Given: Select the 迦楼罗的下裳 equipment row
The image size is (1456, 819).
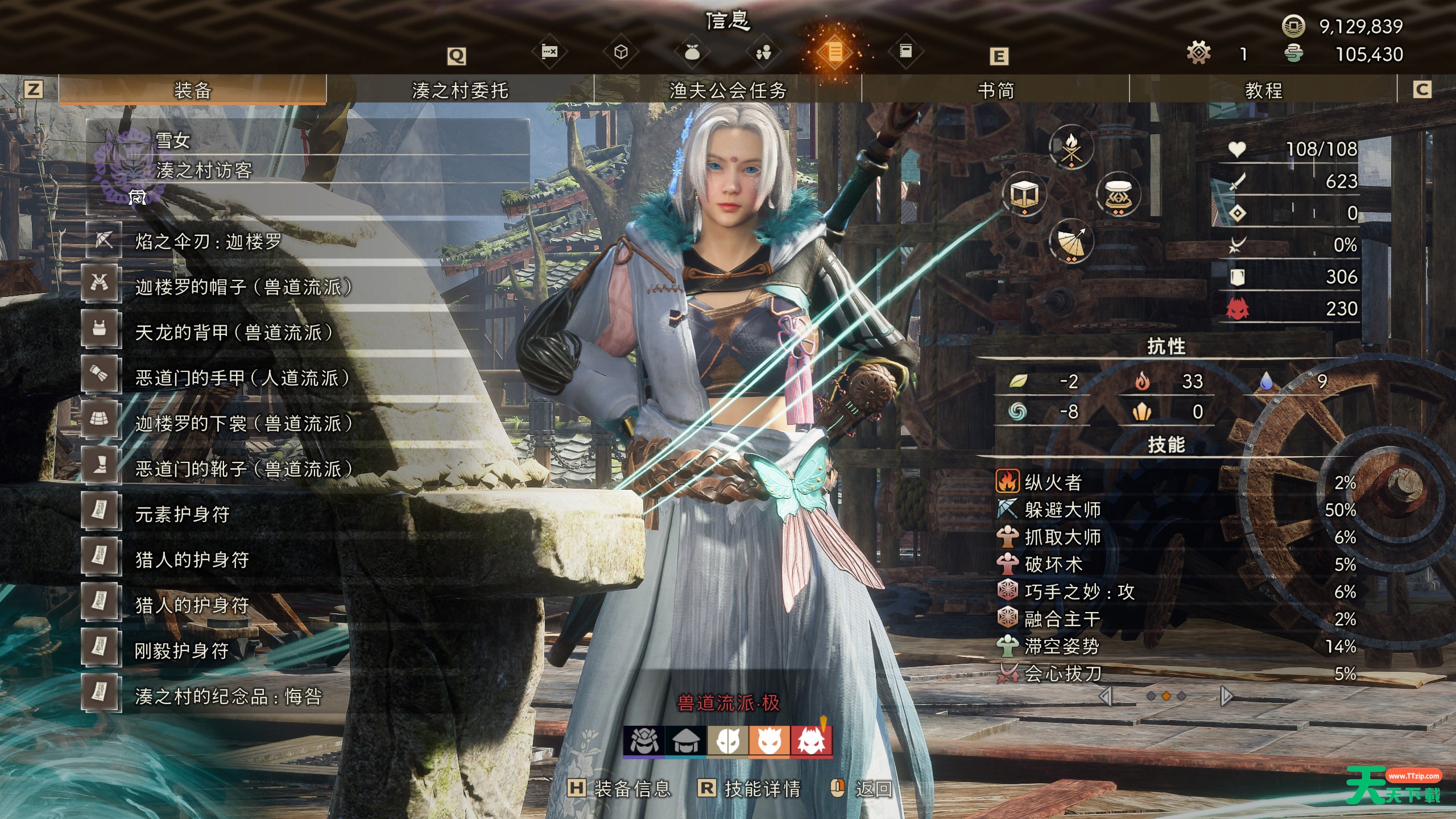Looking at the screenshot, I should click(243, 424).
